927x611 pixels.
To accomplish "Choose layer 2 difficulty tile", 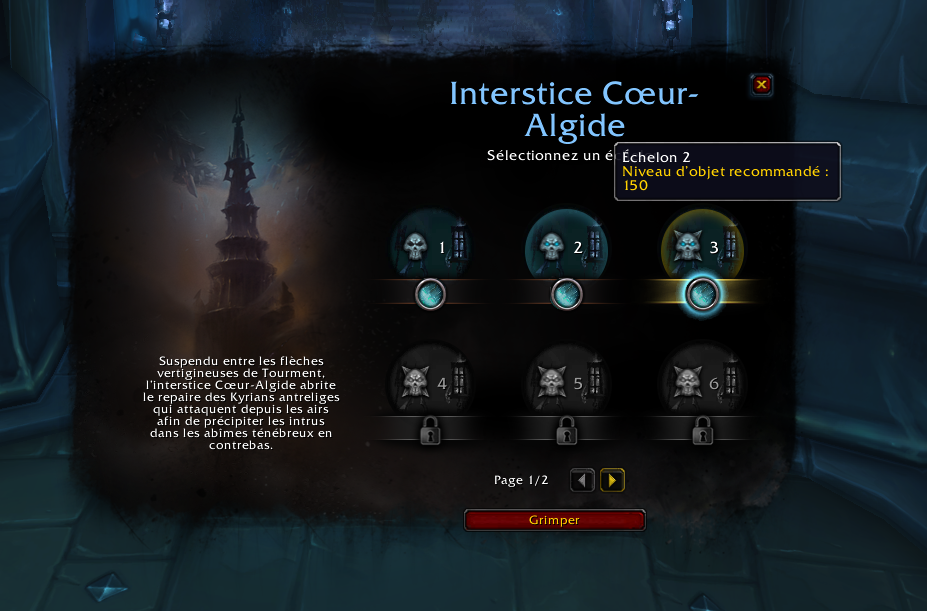I will (x=566, y=248).
